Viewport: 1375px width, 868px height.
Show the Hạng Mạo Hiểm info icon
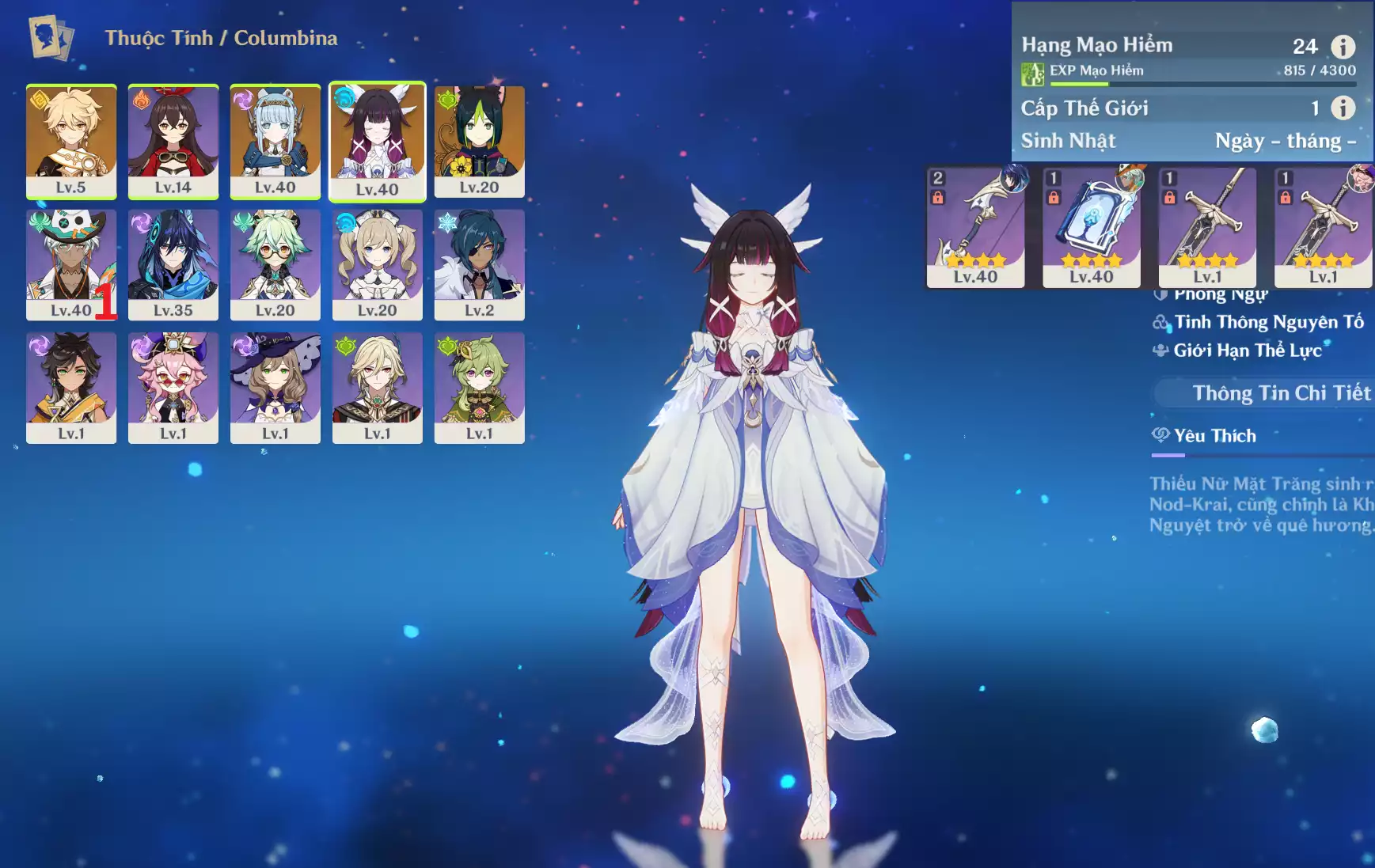(x=1343, y=47)
